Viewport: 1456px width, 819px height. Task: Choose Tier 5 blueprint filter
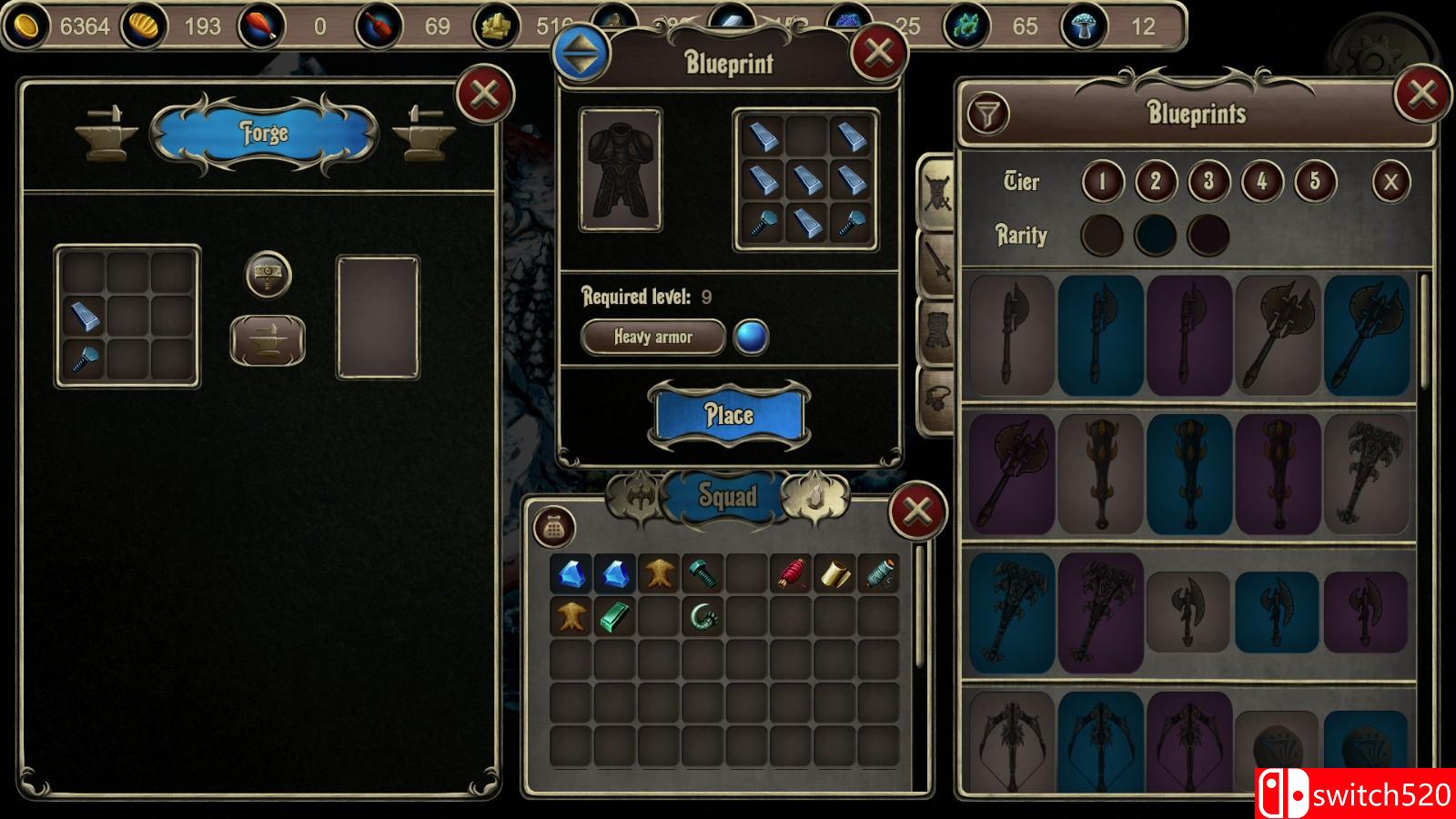pyautogui.click(x=1315, y=182)
